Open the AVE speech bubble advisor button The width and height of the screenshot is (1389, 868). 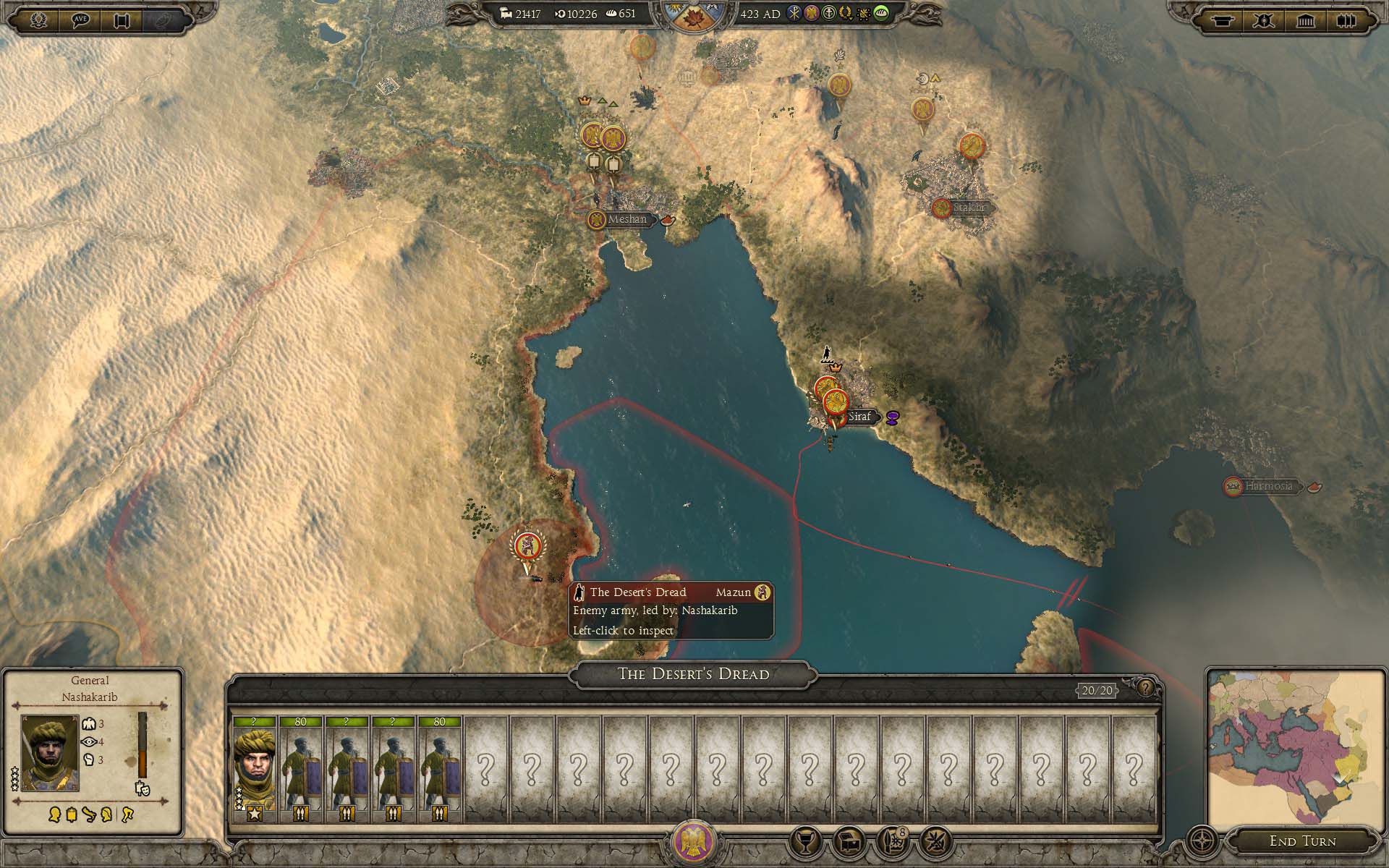coord(80,20)
